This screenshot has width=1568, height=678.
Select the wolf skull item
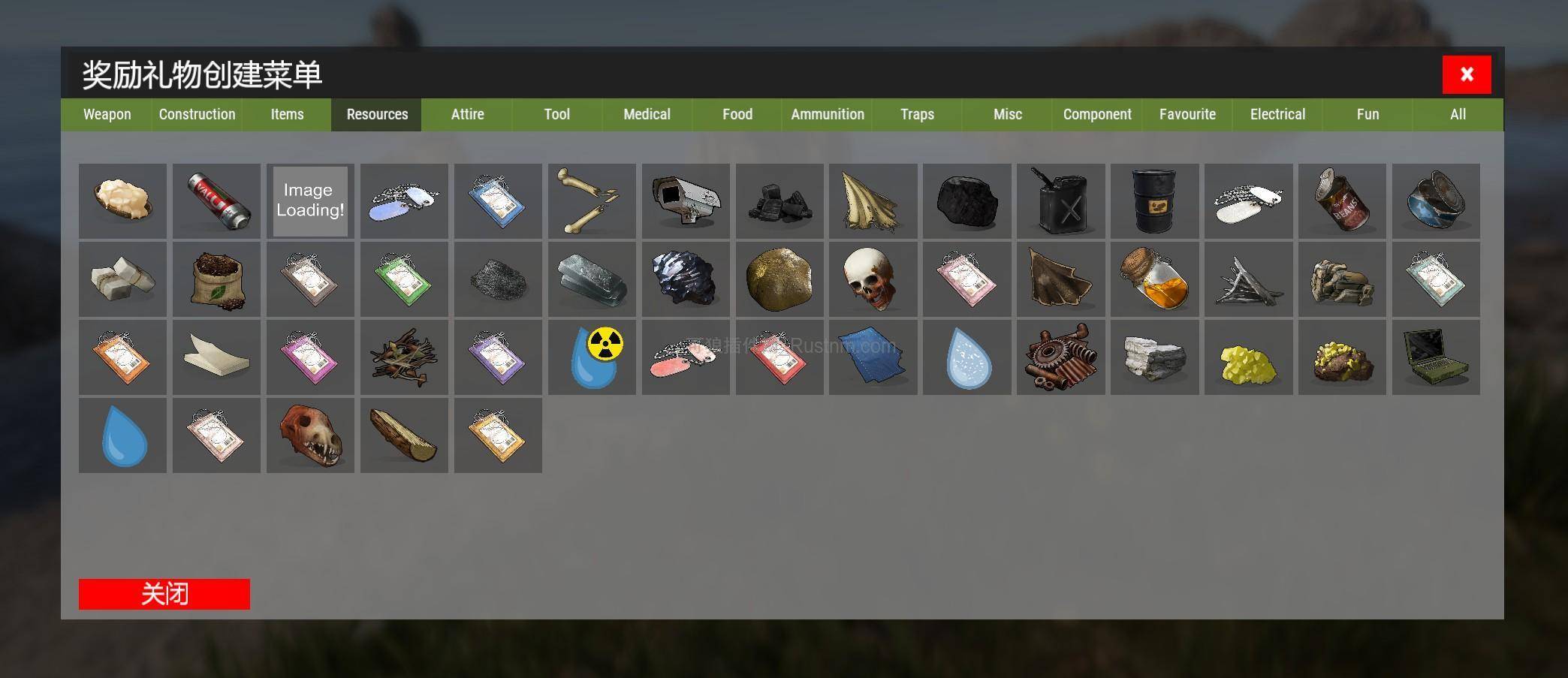pos(310,435)
